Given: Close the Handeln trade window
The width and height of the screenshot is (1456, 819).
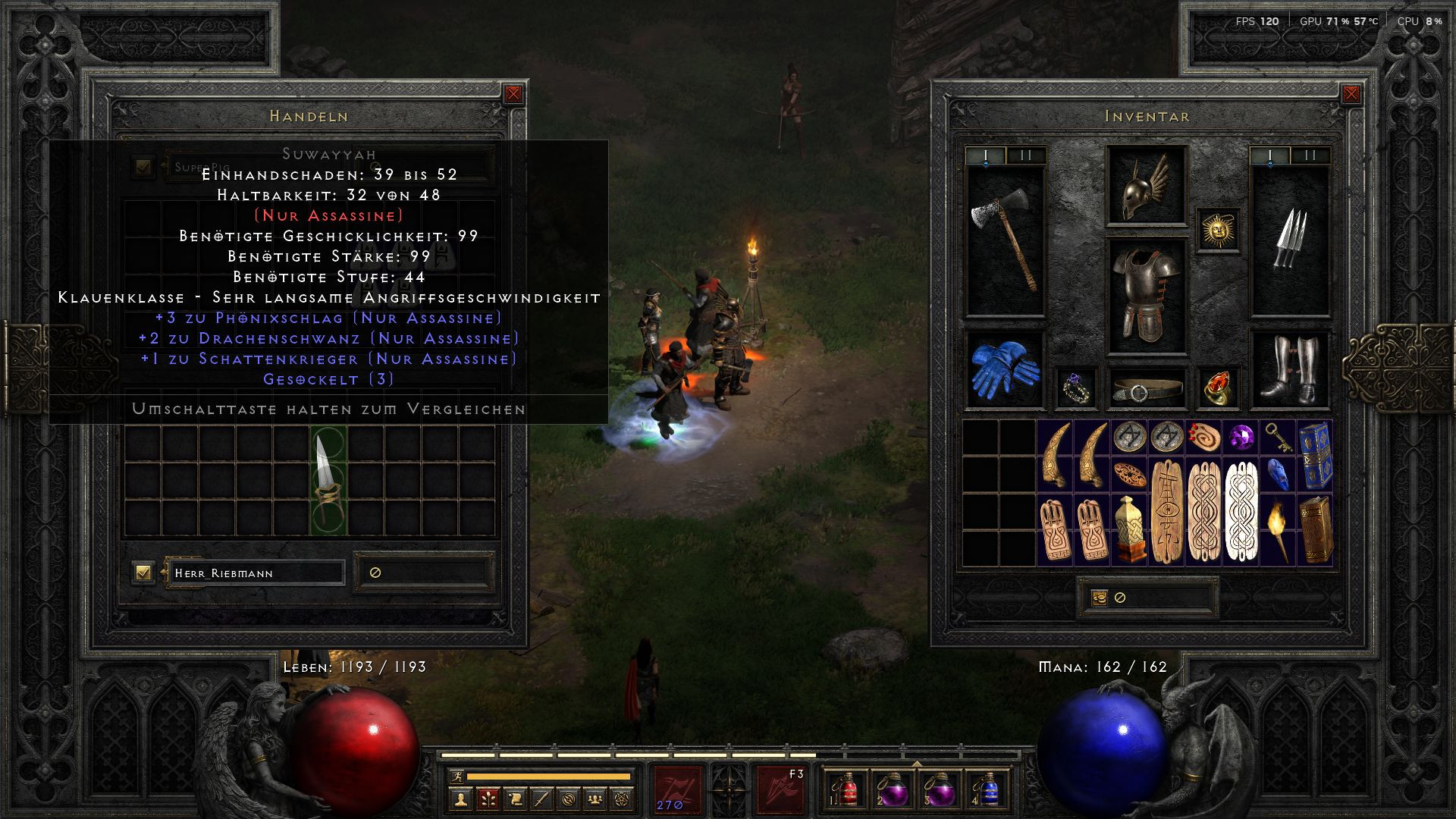Looking at the screenshot, I should (x=513, y=94).
